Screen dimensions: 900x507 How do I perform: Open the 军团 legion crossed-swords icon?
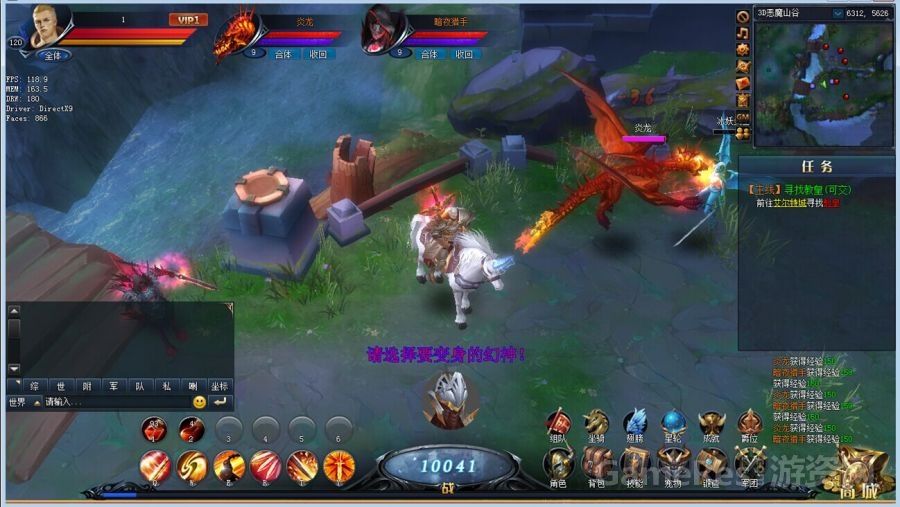(x=750, y=463)
